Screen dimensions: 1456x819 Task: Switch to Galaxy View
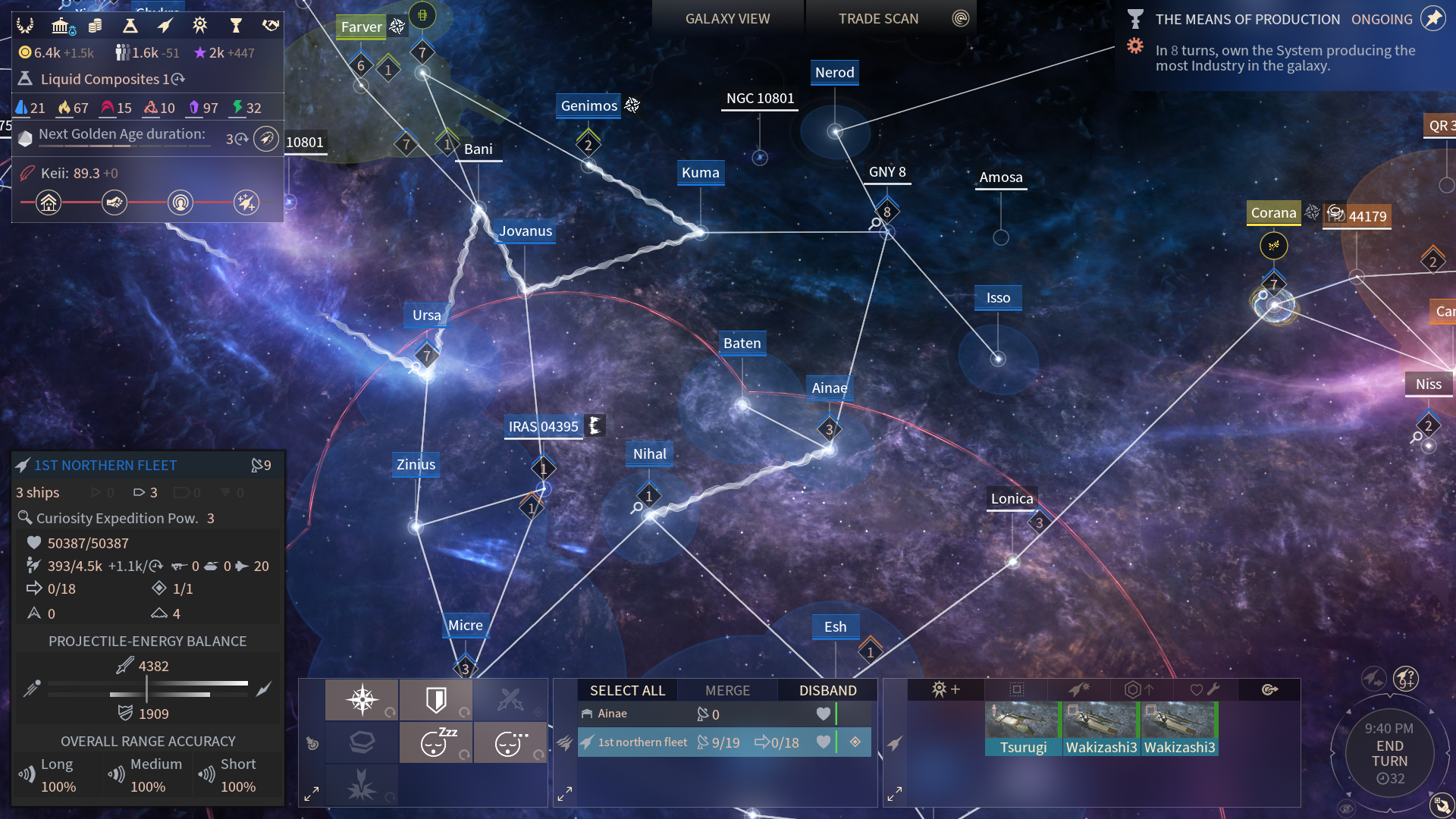tap(727, 19)
